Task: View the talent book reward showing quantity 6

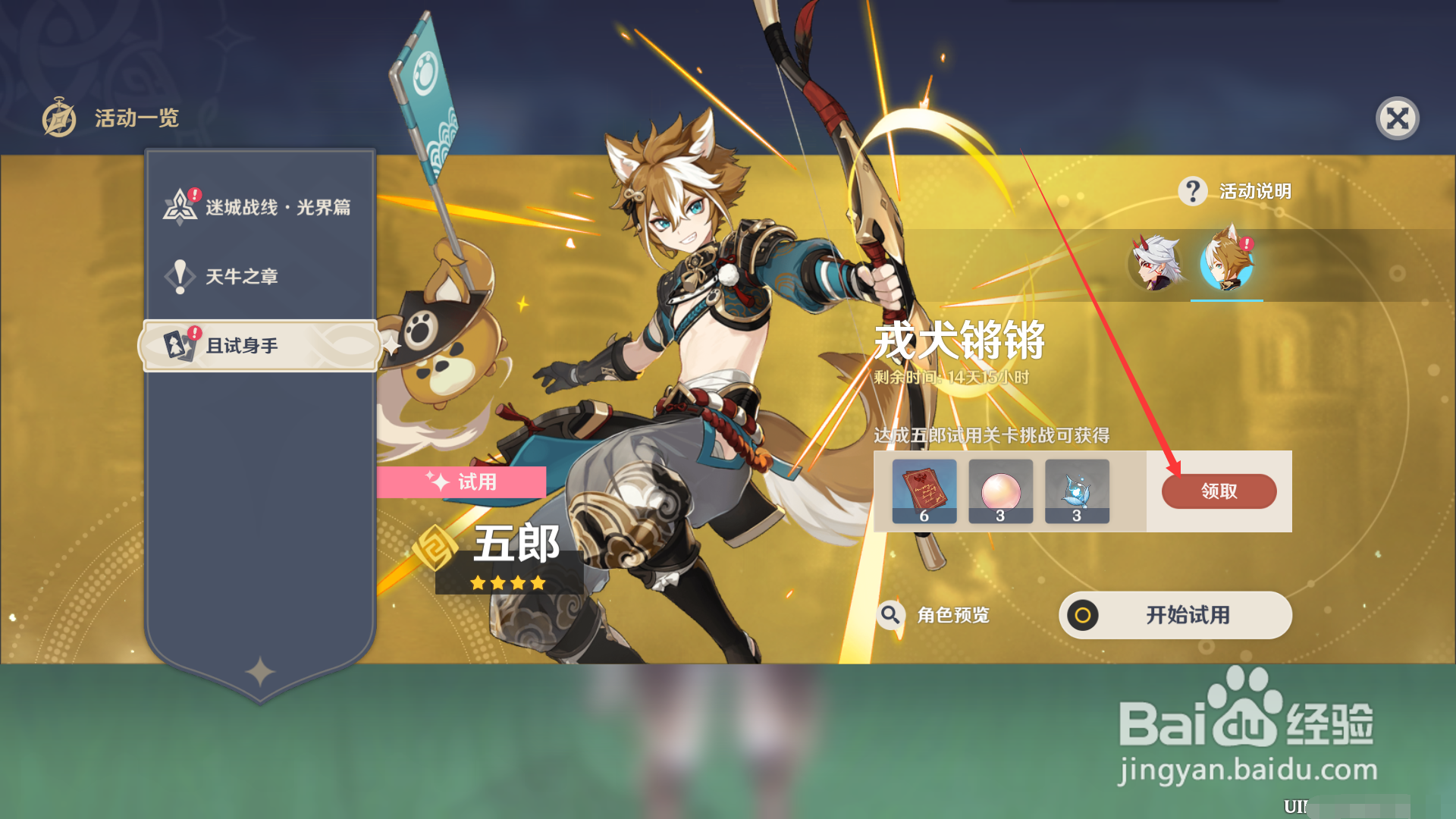Action: click(924, 491)
